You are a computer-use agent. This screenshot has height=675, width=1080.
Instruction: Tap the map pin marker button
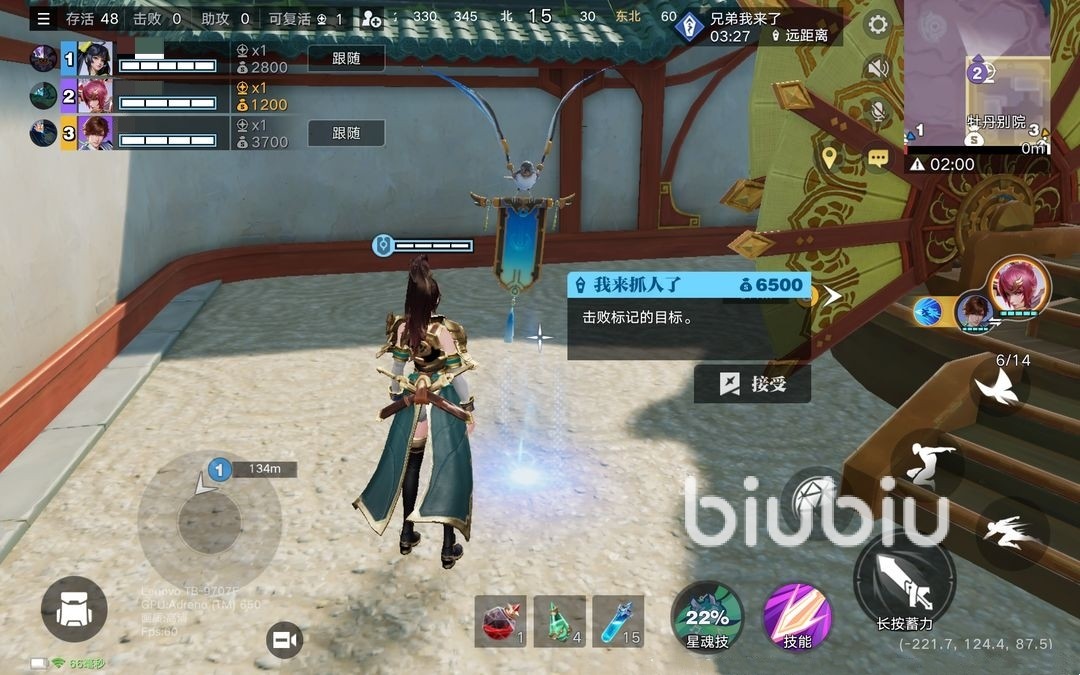829,156
